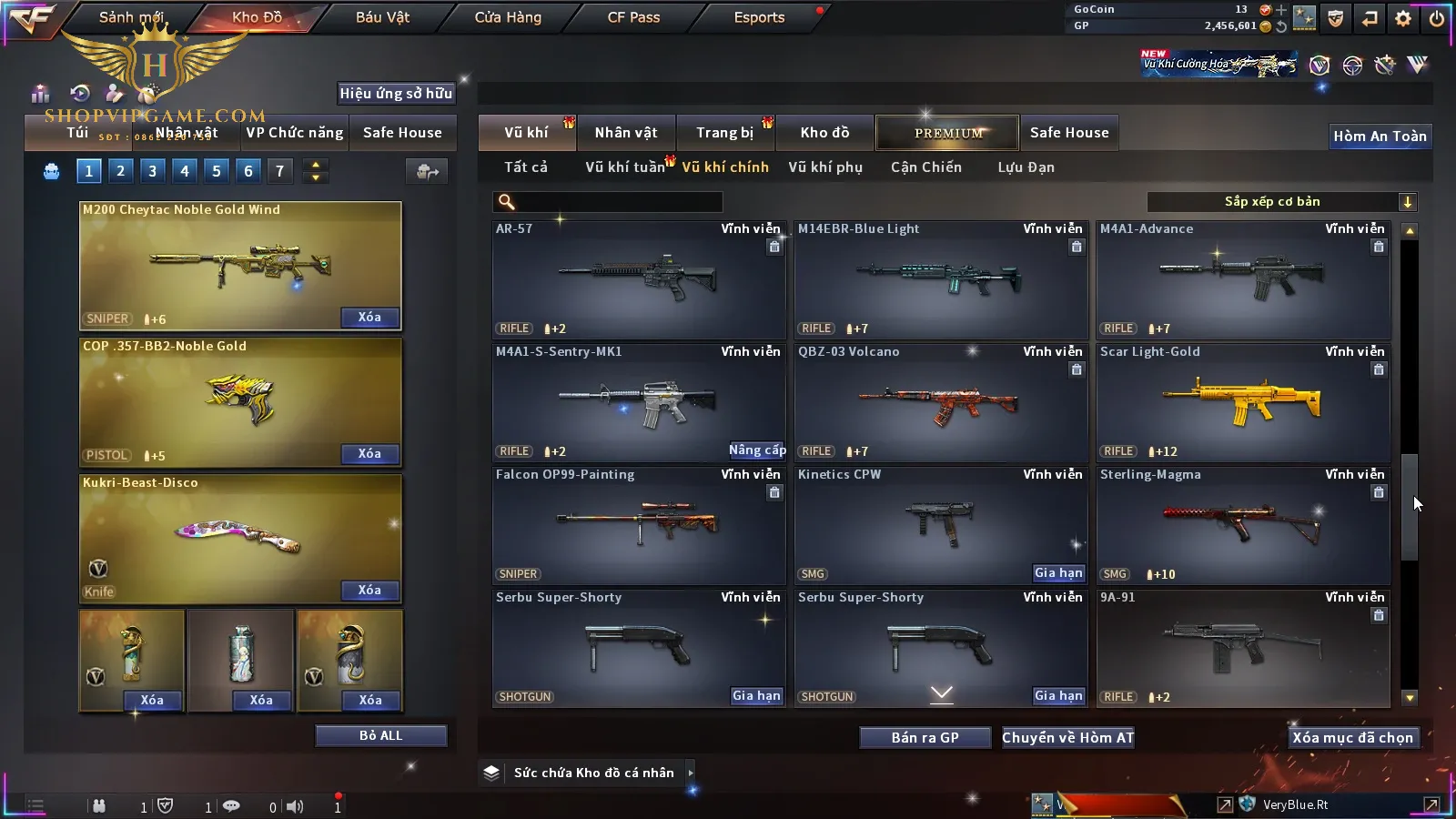Show the Vũ khí phụ category
Screen dimensions: 1456x819
click(824, 167)
